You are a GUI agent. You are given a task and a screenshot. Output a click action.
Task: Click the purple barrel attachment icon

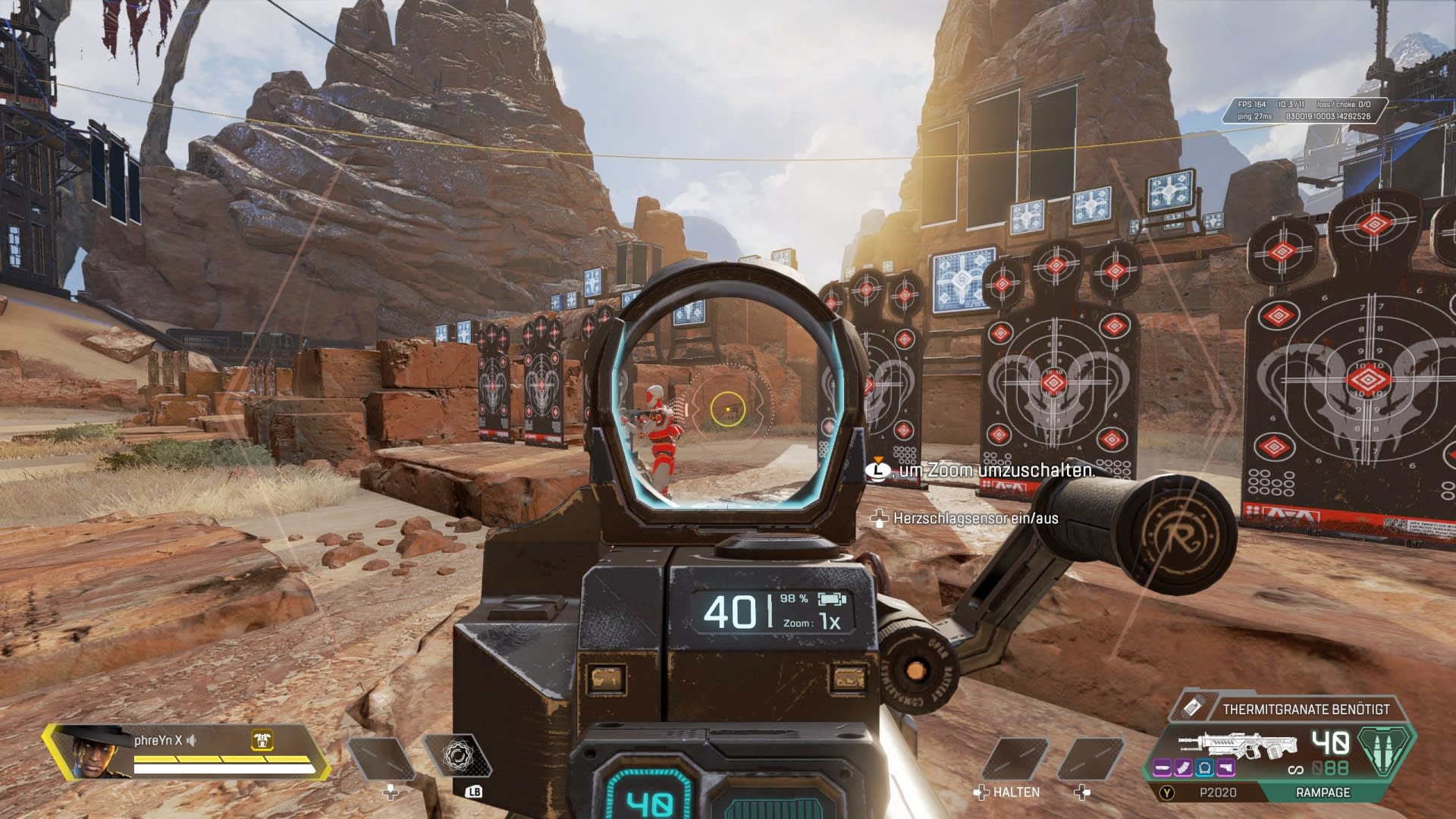tap(1163, 769)
